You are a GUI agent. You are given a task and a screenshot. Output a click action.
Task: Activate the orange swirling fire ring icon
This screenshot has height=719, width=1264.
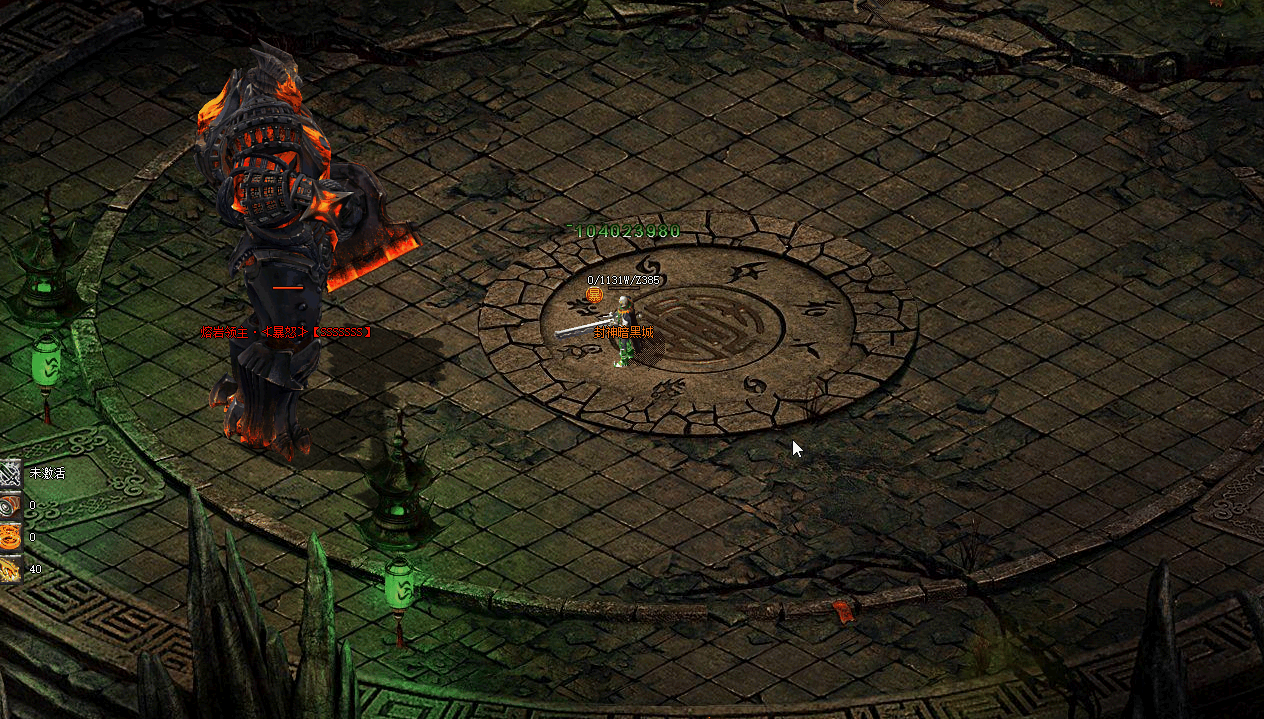pyautogui.click(x=10, y=537)
